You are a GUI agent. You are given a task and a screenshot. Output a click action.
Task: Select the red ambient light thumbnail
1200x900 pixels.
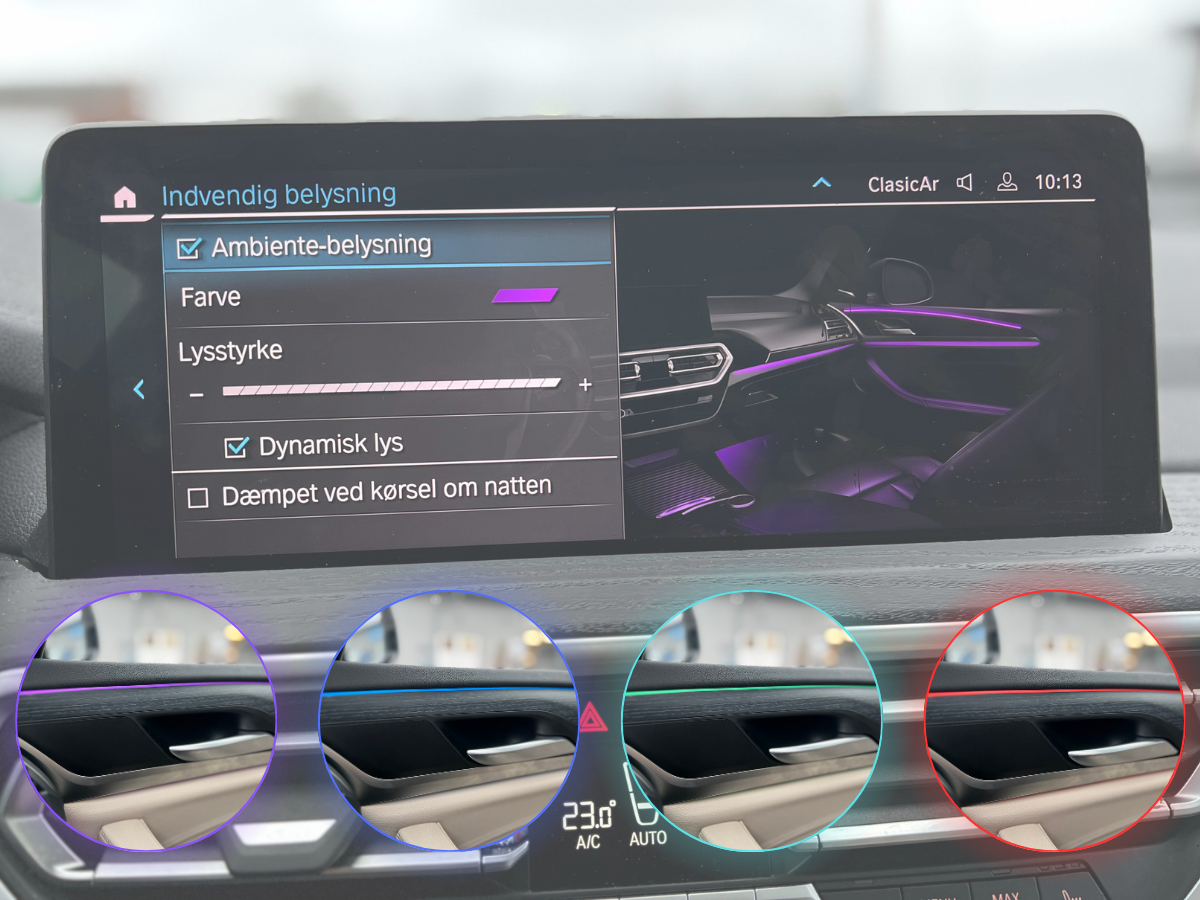(x=1054, y=721)
